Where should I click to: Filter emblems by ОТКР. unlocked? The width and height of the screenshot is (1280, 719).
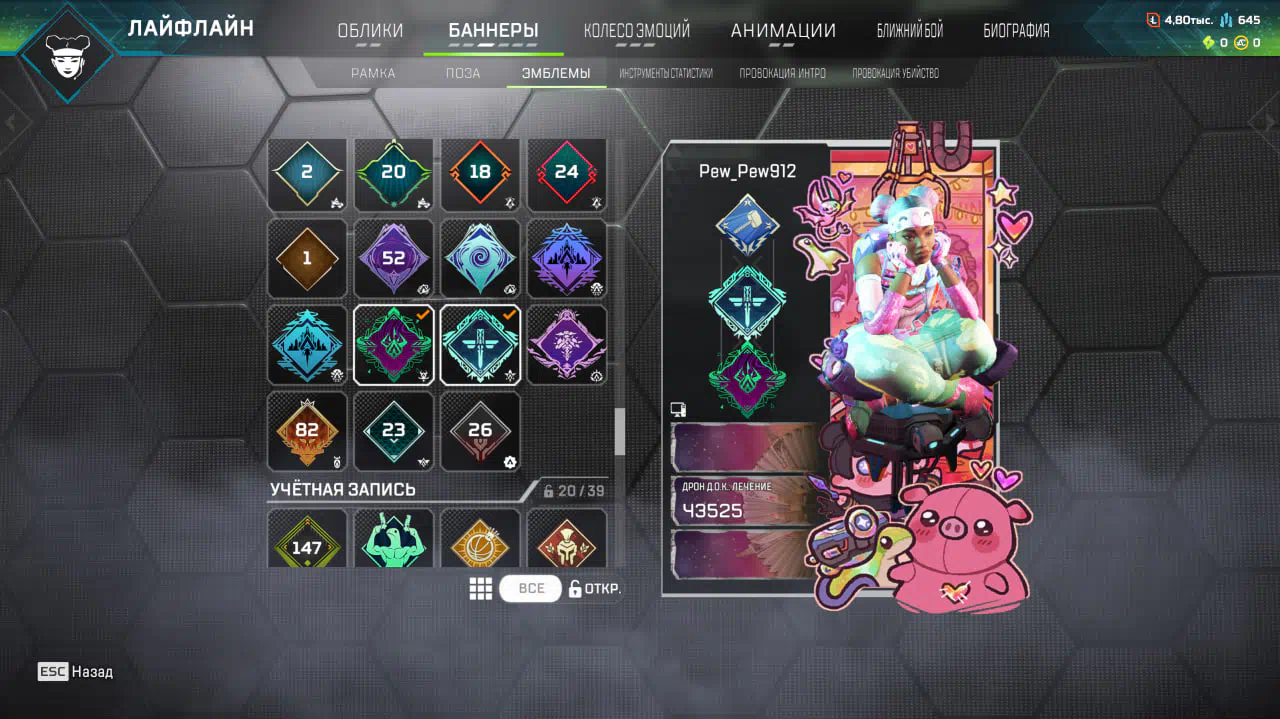[596, 588]
